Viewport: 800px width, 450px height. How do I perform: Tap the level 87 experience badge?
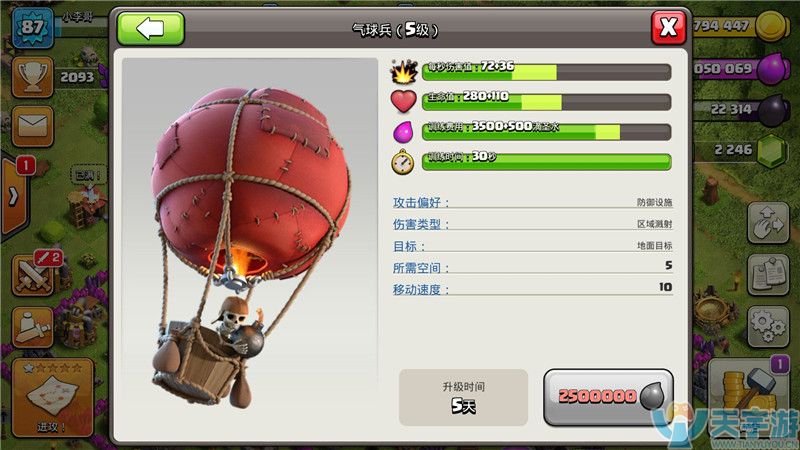click(32, 26)
